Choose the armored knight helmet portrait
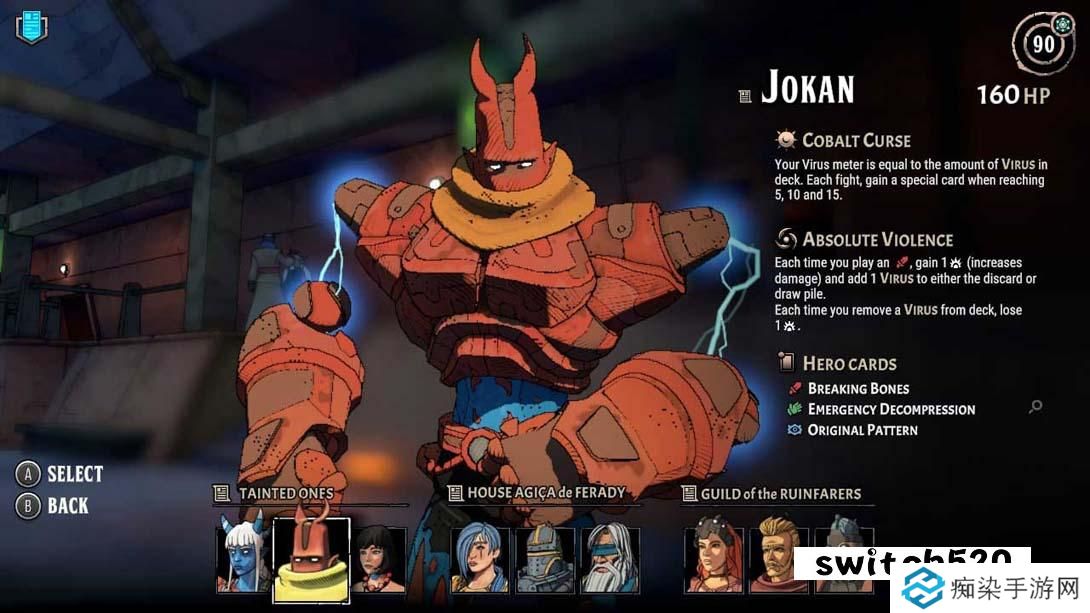Image resolution: width=1090 pixels, height=613 pixels. click(x=544, y=559)
